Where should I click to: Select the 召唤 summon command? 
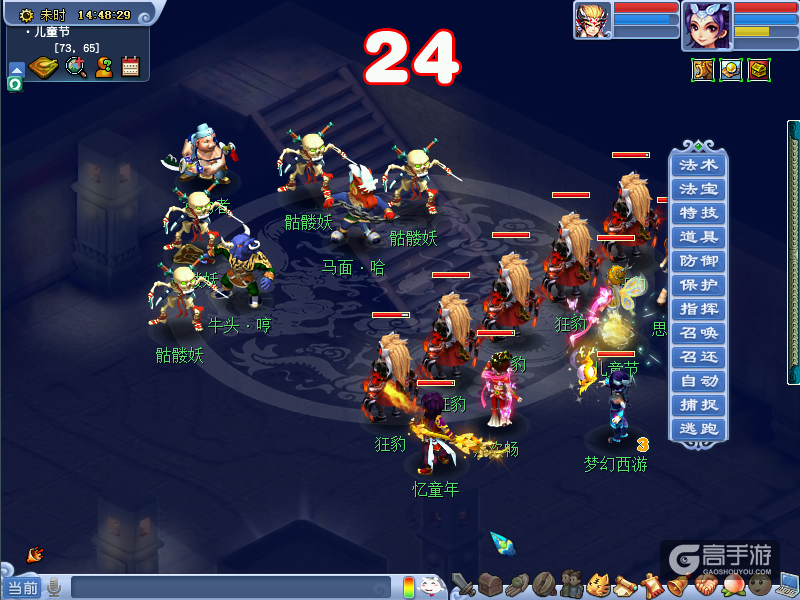698,333
